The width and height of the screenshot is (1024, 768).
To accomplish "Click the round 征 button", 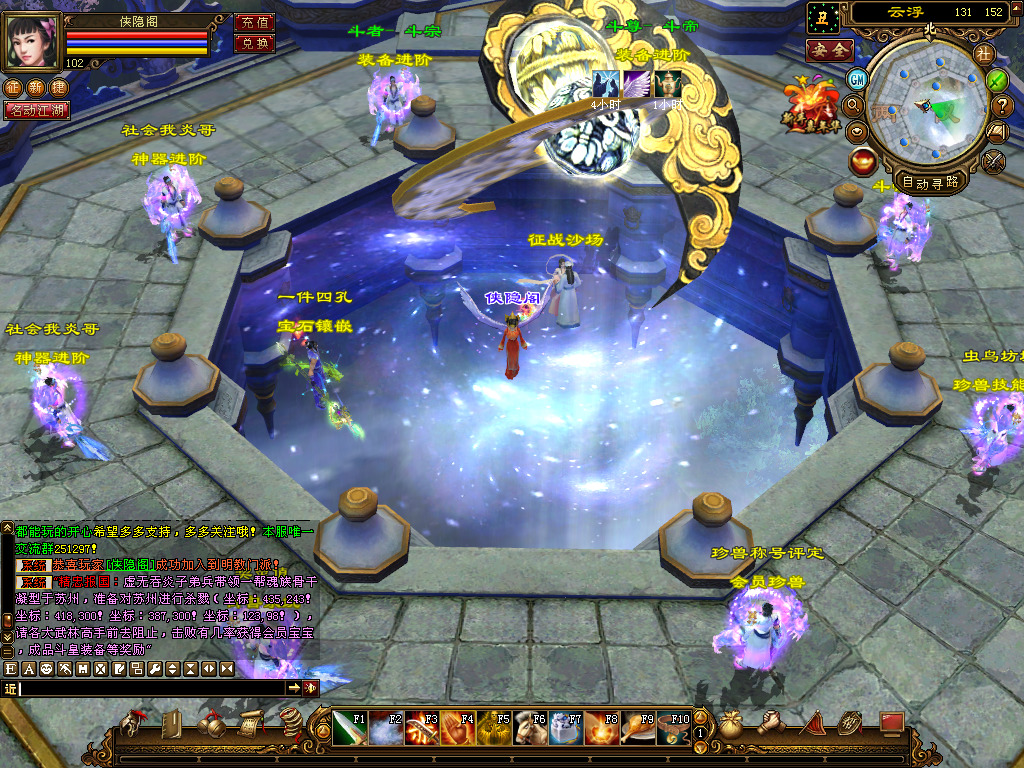I will click(13, 88).
